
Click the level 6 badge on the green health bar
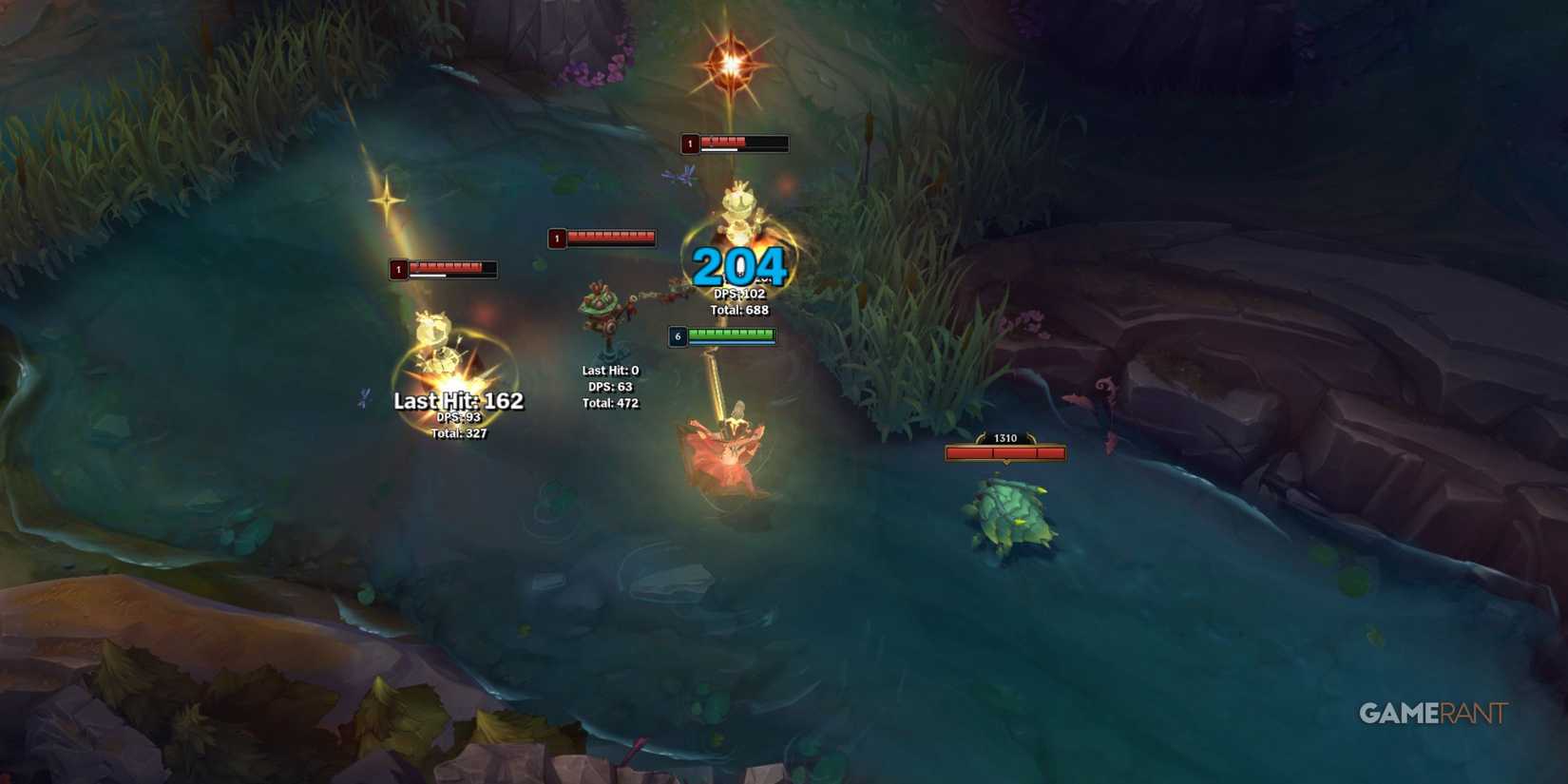tap(678, 335)
